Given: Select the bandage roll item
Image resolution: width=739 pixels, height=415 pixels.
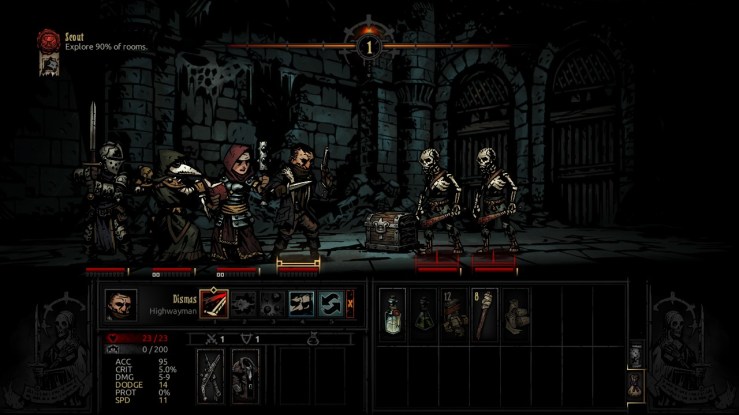Looking at the screenshot, I should tap(515, 312).
